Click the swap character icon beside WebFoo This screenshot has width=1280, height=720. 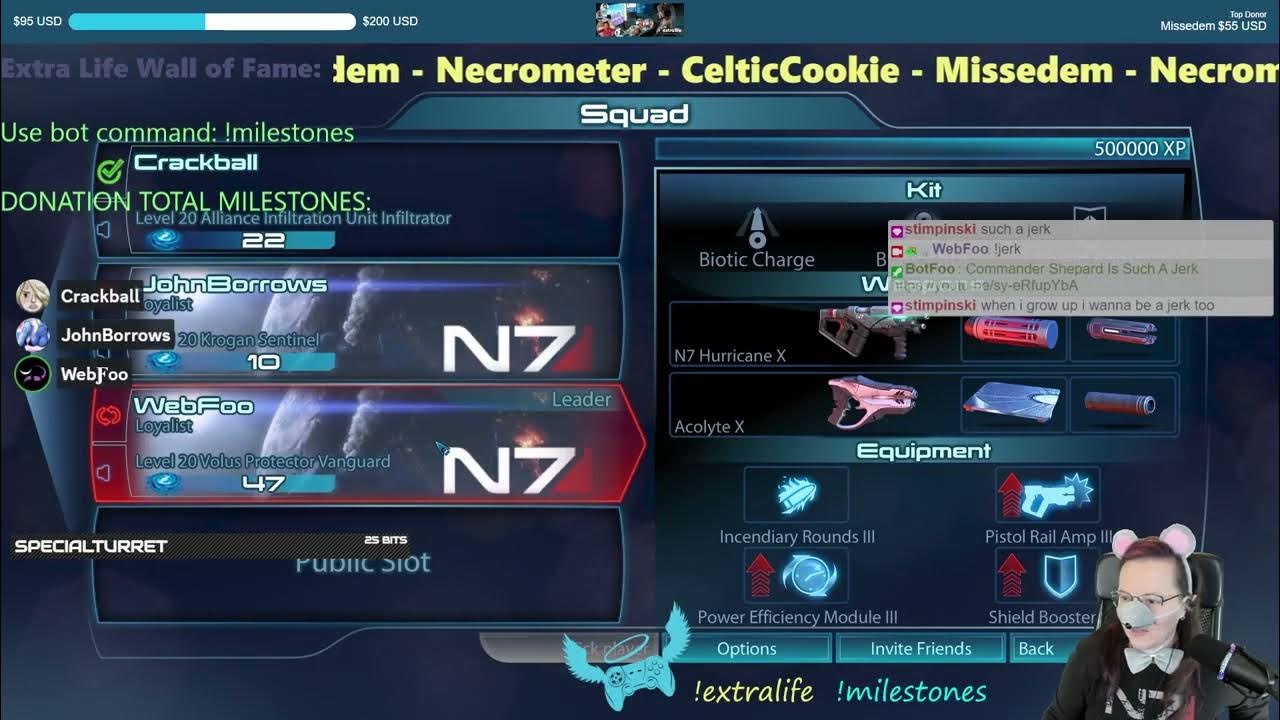click(x=107, y=418)
